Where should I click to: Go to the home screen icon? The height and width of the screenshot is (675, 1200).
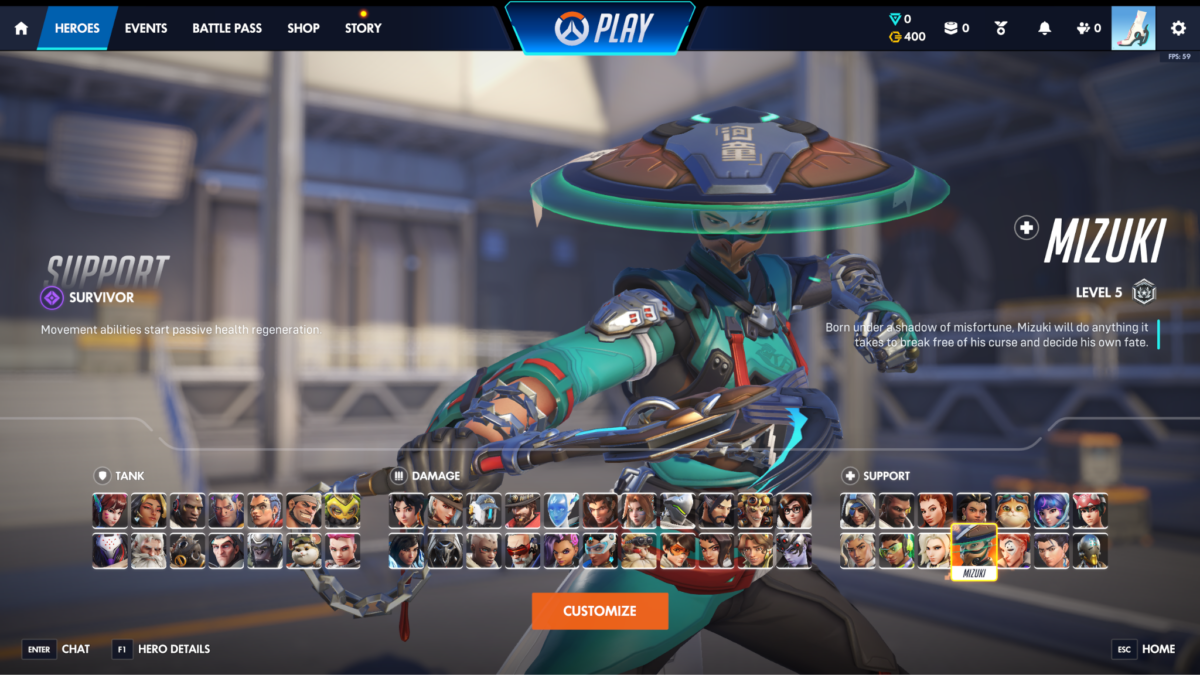(21, 28)
